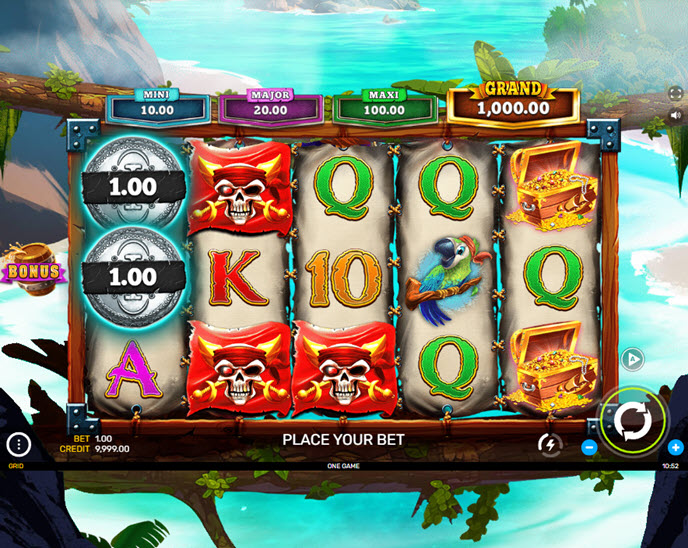
Task: Decrease the bet with the minus button
Action: (x=589, y=447)
